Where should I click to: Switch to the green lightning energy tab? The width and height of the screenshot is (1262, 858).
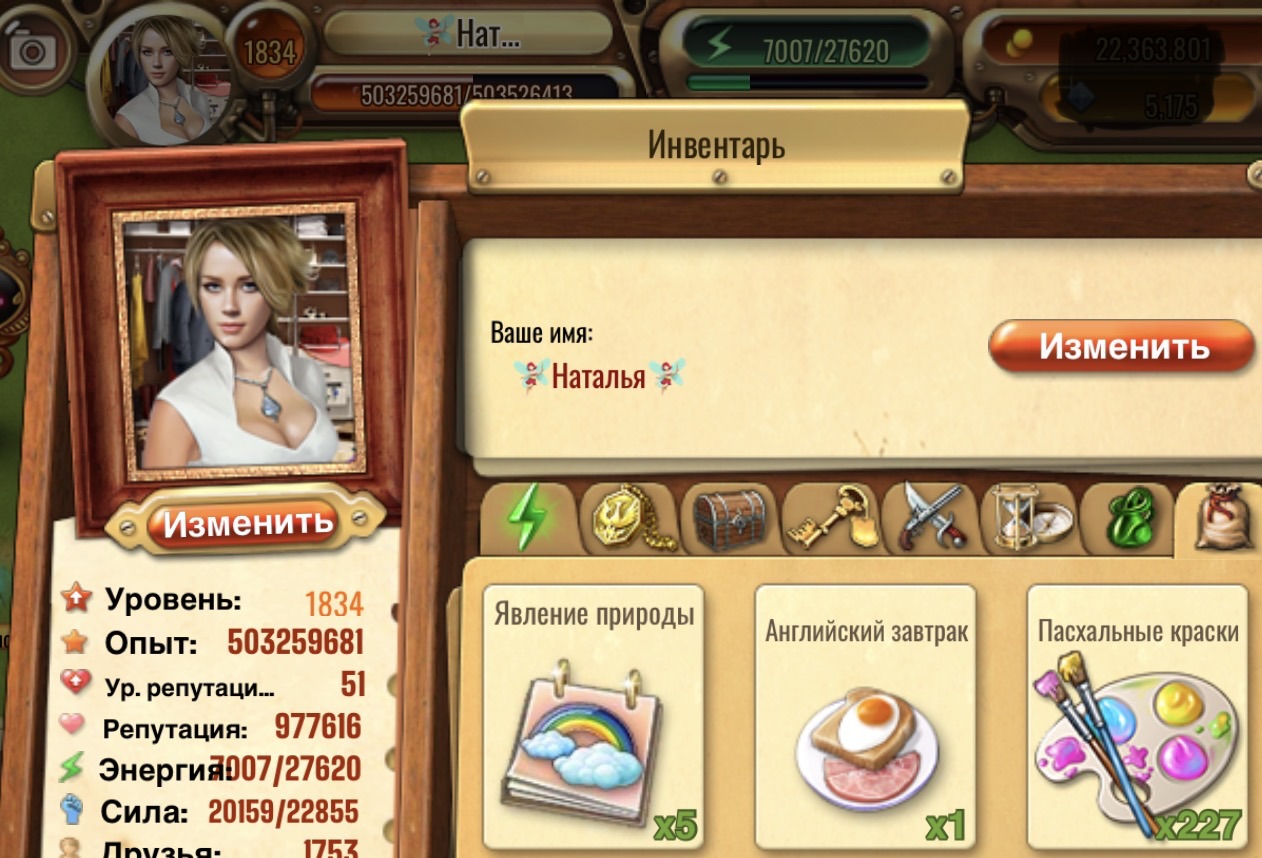click(x=528, y=520)
